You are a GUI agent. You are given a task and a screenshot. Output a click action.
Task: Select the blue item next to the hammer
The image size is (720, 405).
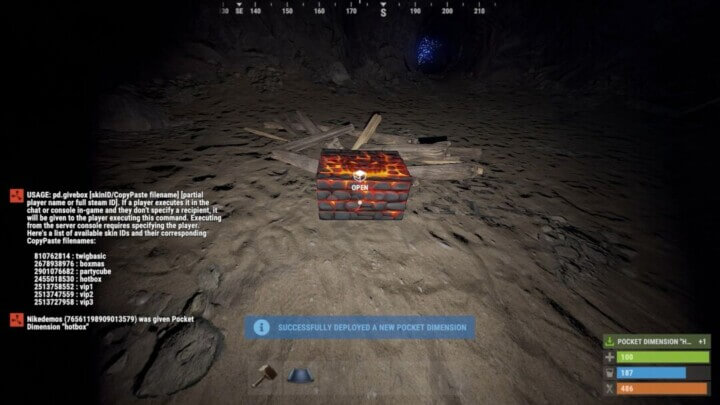pos(298,374)
